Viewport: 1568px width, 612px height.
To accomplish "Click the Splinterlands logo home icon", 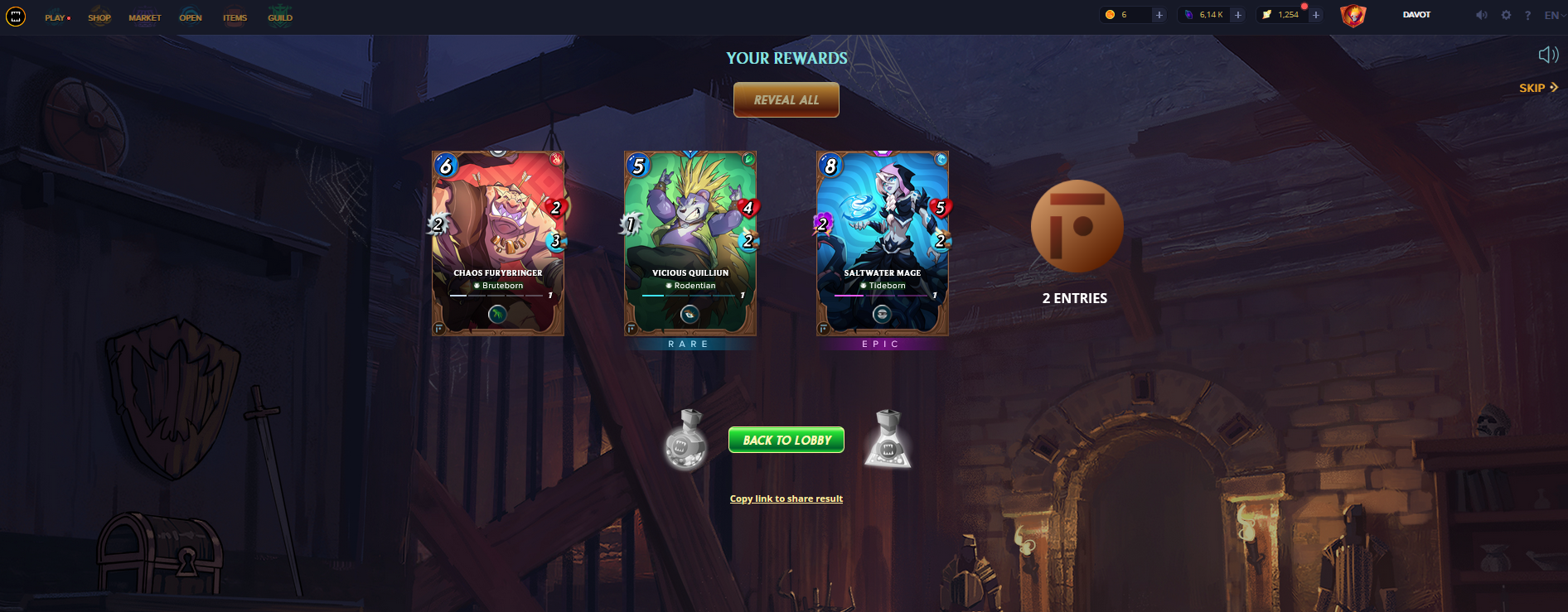I will (x=16, y=16).
